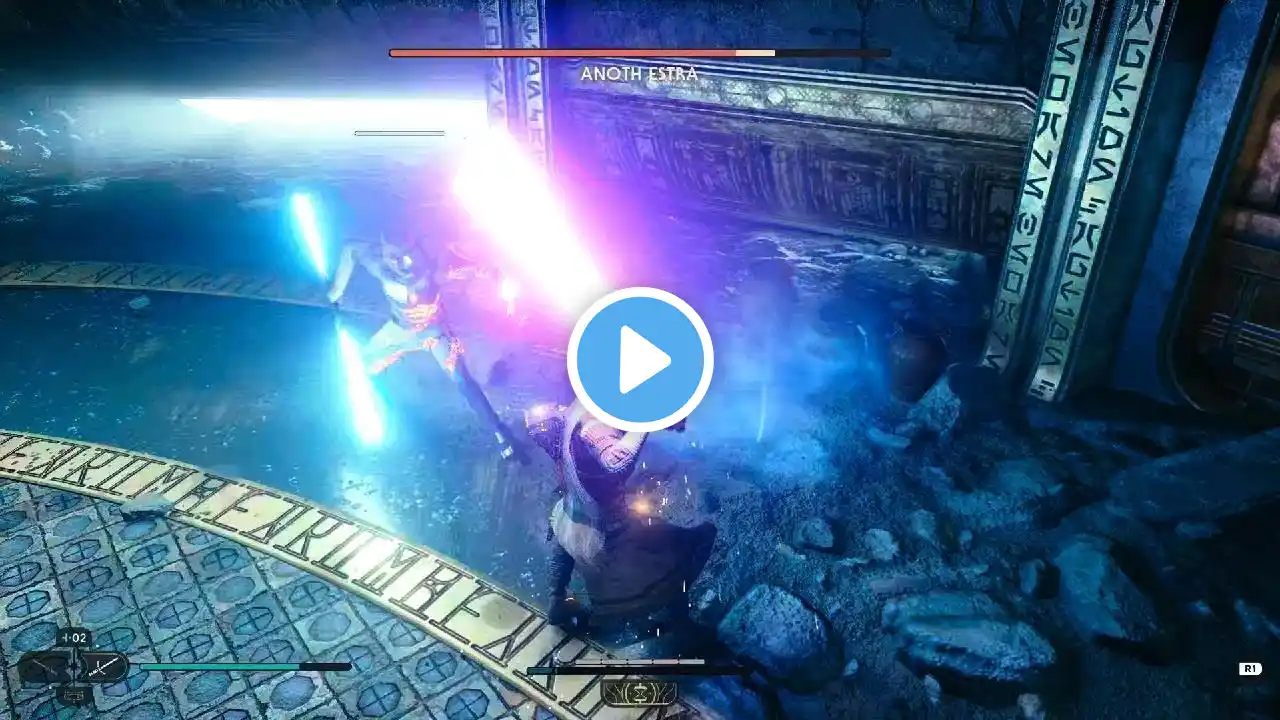Select the highlighted lightsaber stance icon
The width and height of the screenshot is (1280, 720).
tap(104, 666)
